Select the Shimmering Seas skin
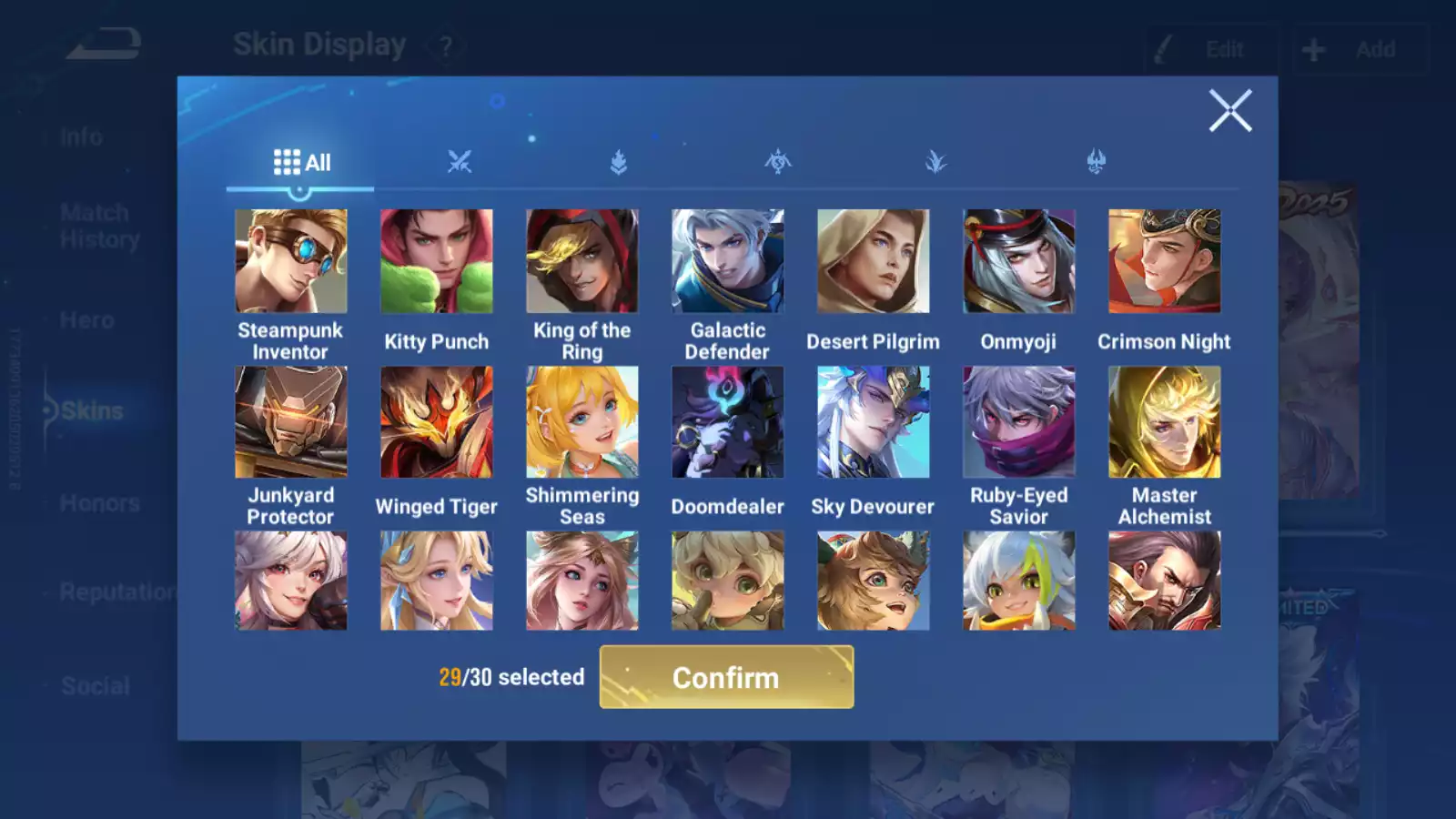 point(582,422)
